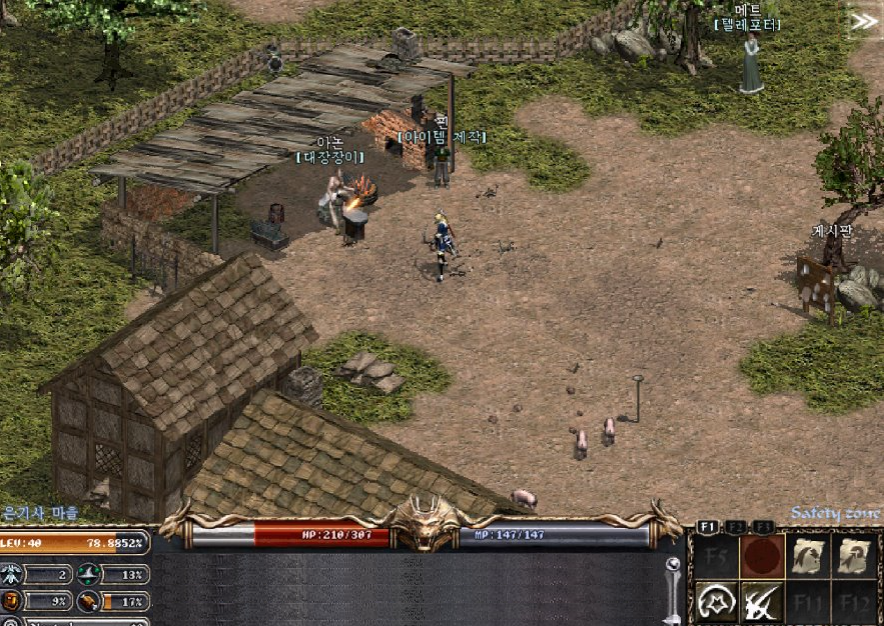884x626 pixels.
Task: Use the scroll with the arrow-and-circle symbol
Action: coord(855,557)
